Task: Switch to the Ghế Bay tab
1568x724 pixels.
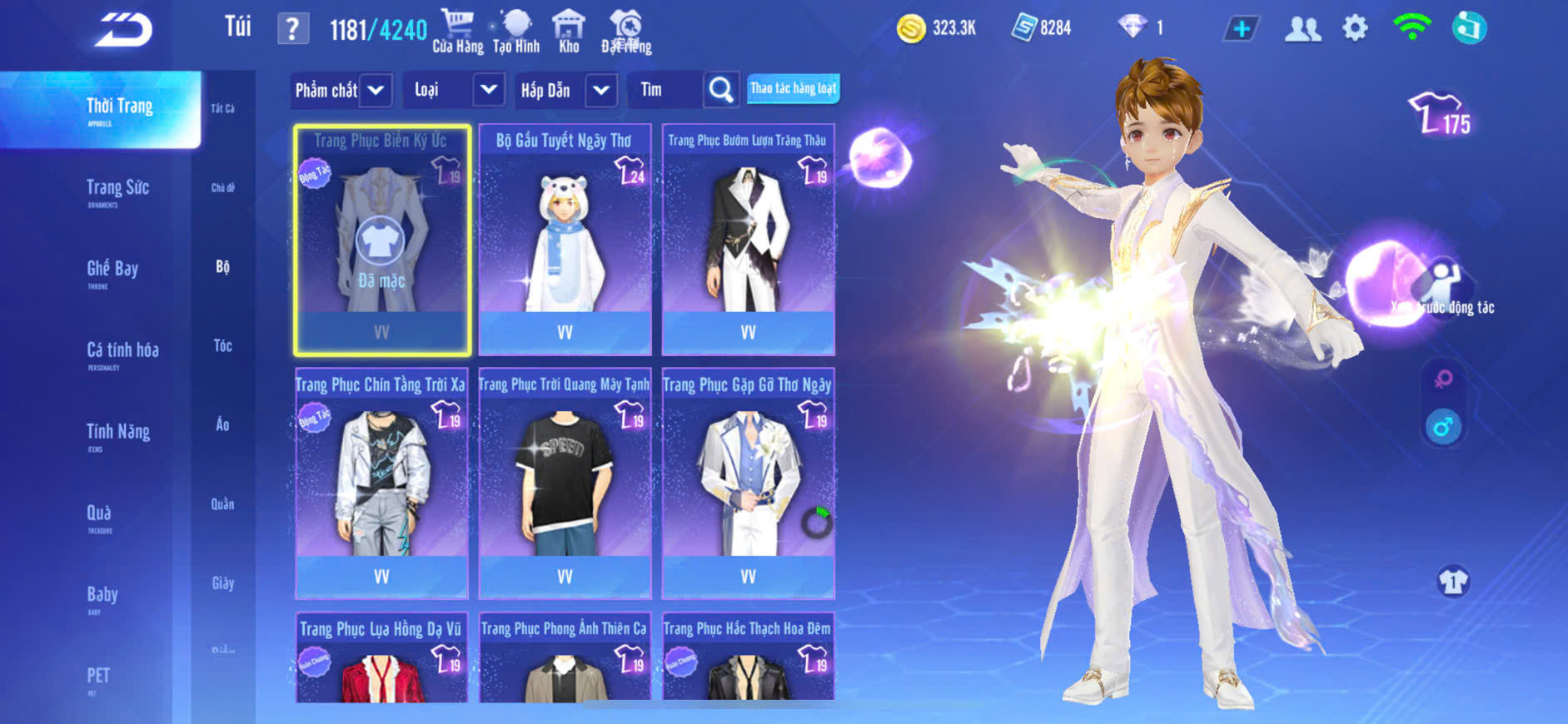Action: (112, 270)
